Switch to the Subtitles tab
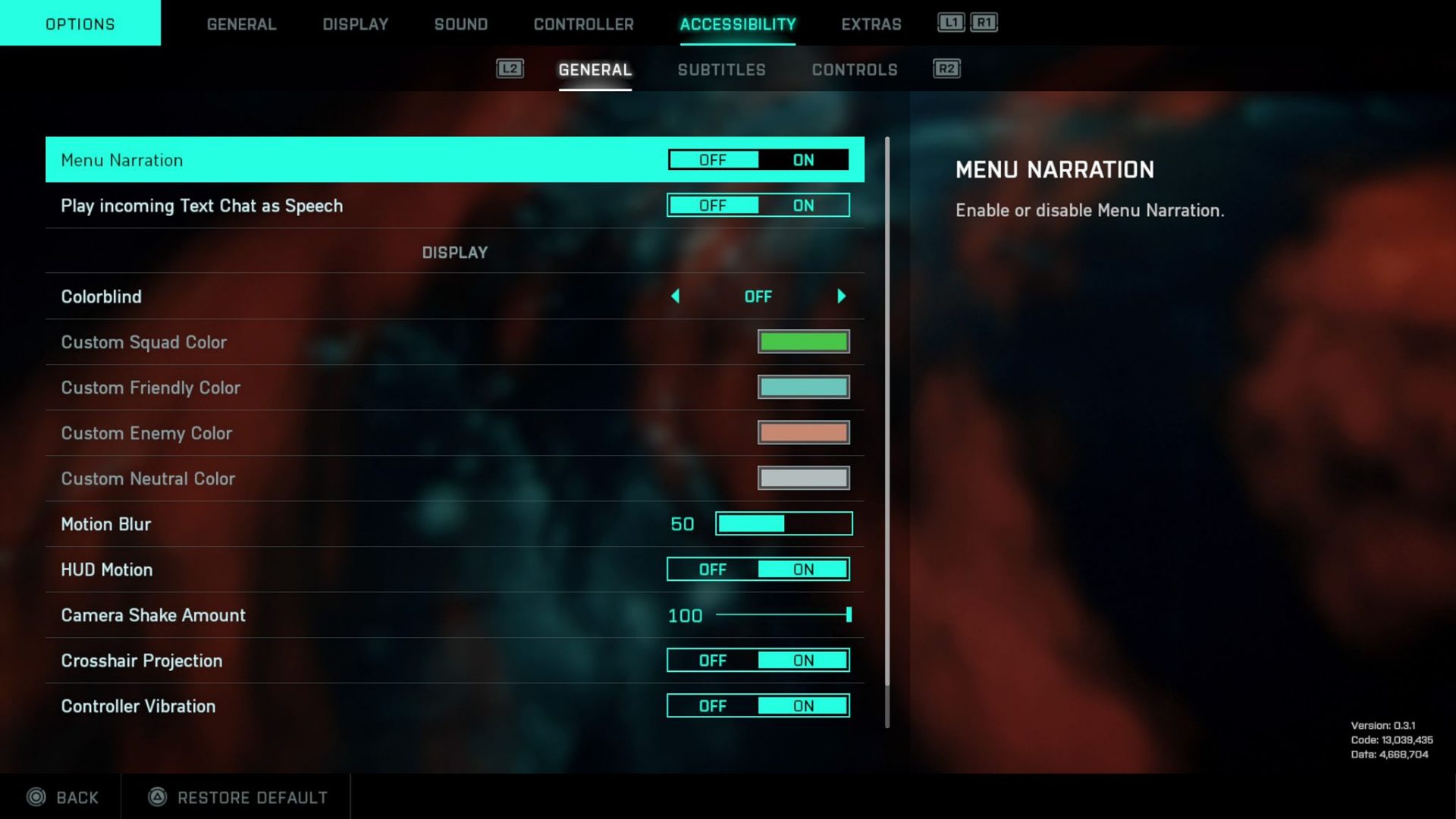Viewport: 1456px width, 819px height. (x=721, y=69)
